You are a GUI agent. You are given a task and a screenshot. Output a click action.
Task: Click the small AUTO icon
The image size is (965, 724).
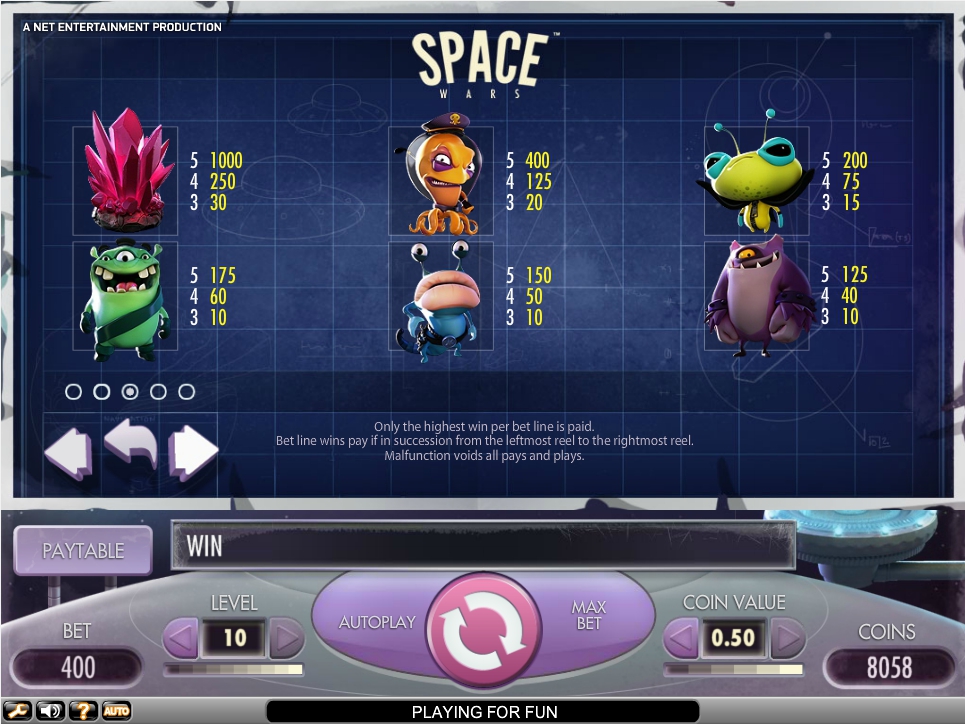[x=116, y=711]
